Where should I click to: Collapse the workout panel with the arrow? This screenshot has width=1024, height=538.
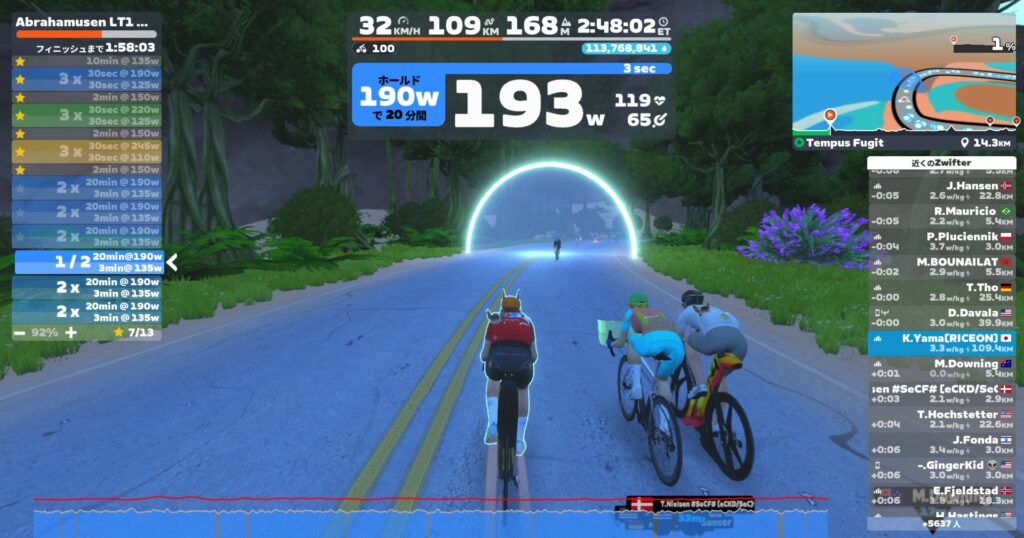[x=172, y=263]
